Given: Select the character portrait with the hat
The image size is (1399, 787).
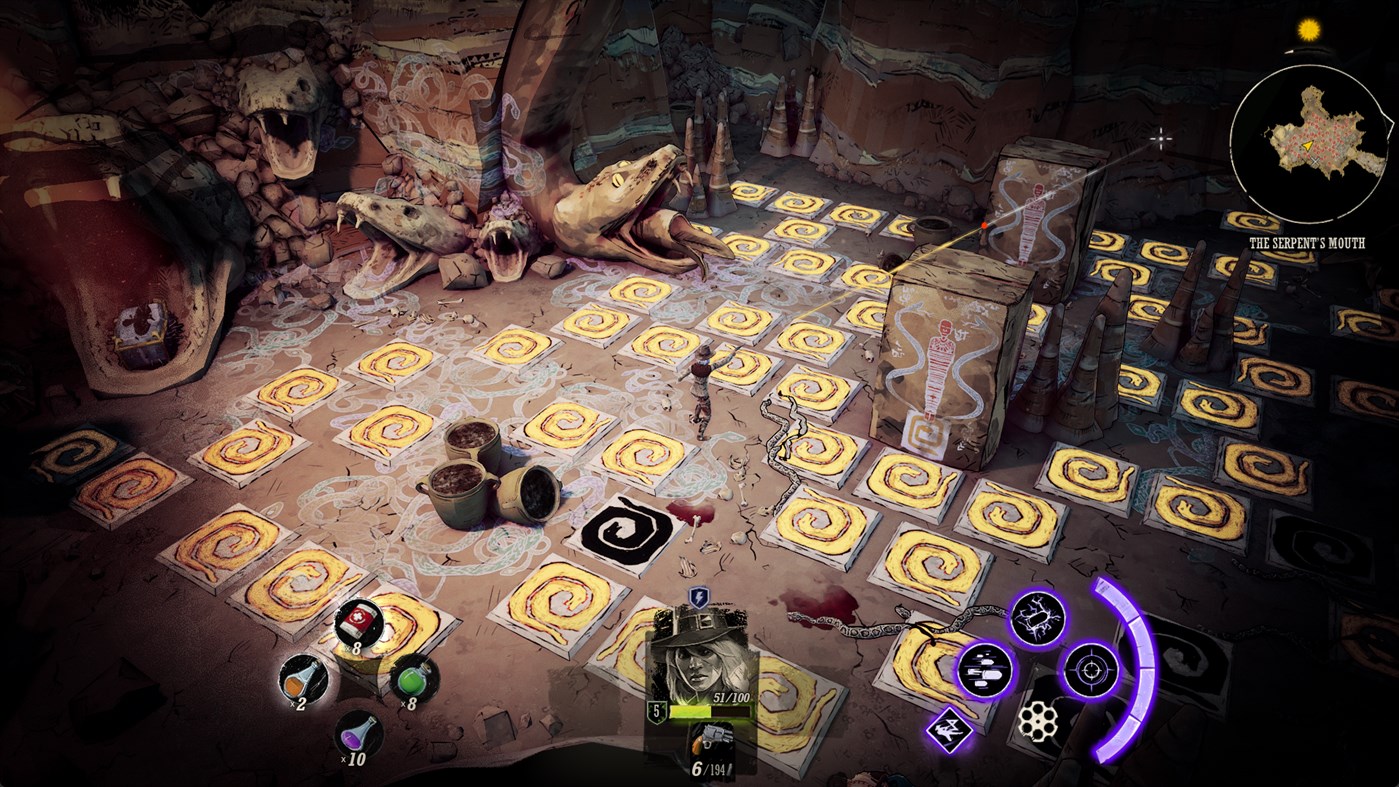Looking at the screenshot, I should (x=699, y=655).
